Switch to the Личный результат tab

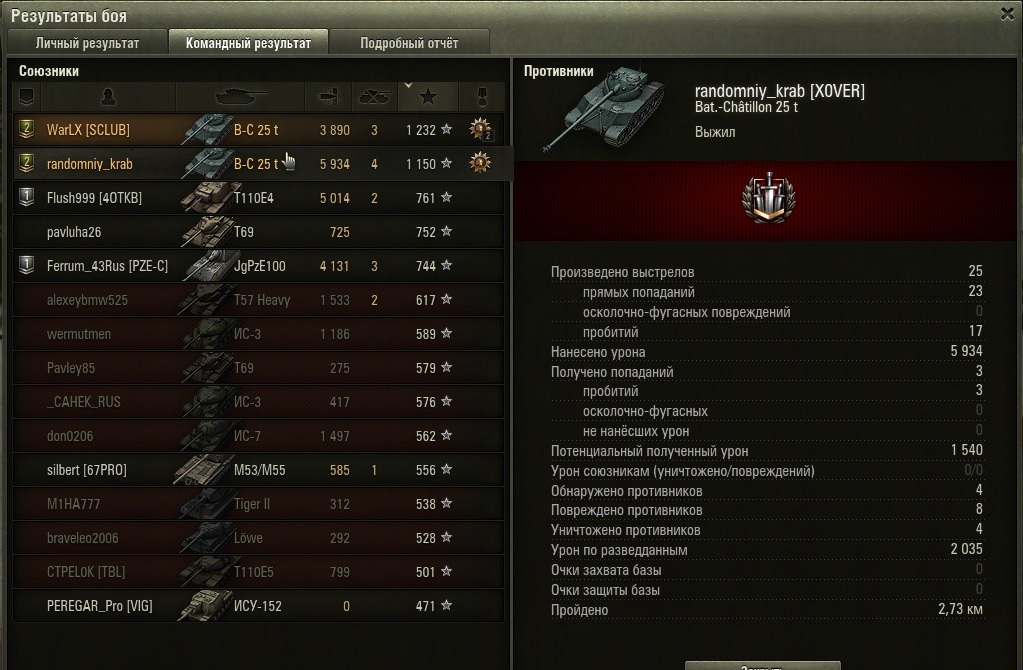(87, 43)
